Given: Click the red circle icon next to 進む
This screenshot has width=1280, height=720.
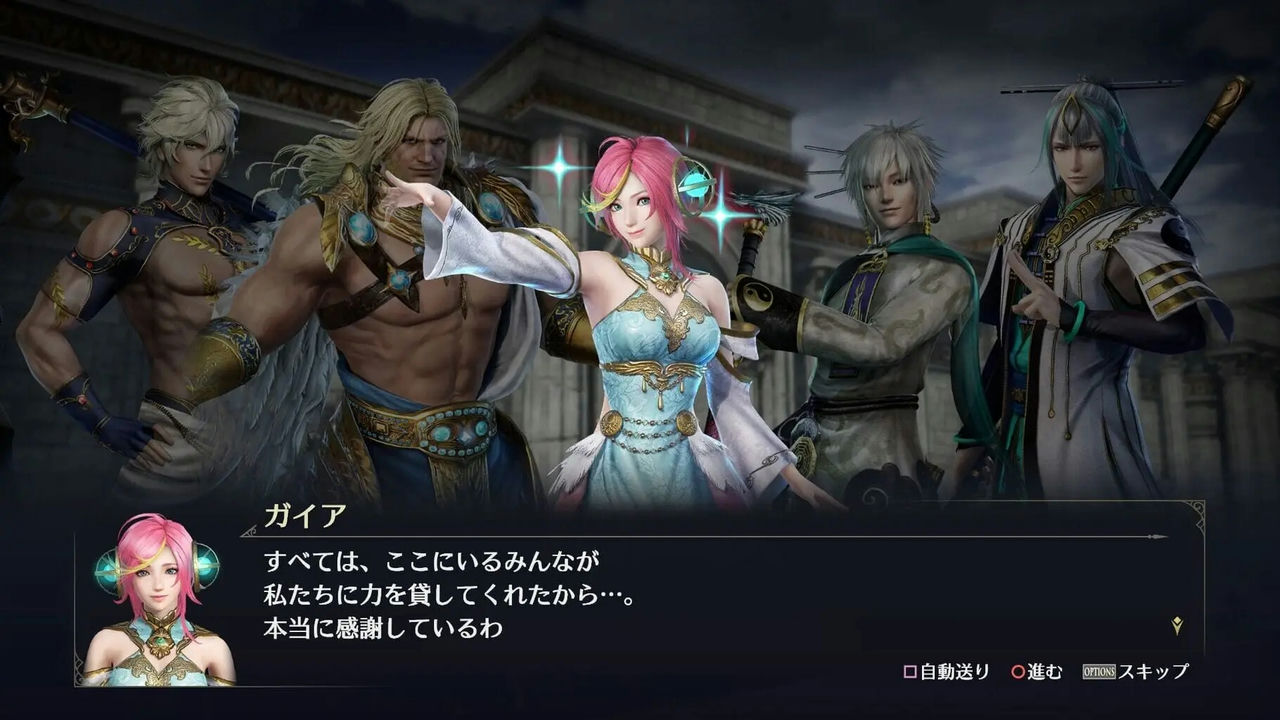Looking at the screenshot, I should (1017, 670).
